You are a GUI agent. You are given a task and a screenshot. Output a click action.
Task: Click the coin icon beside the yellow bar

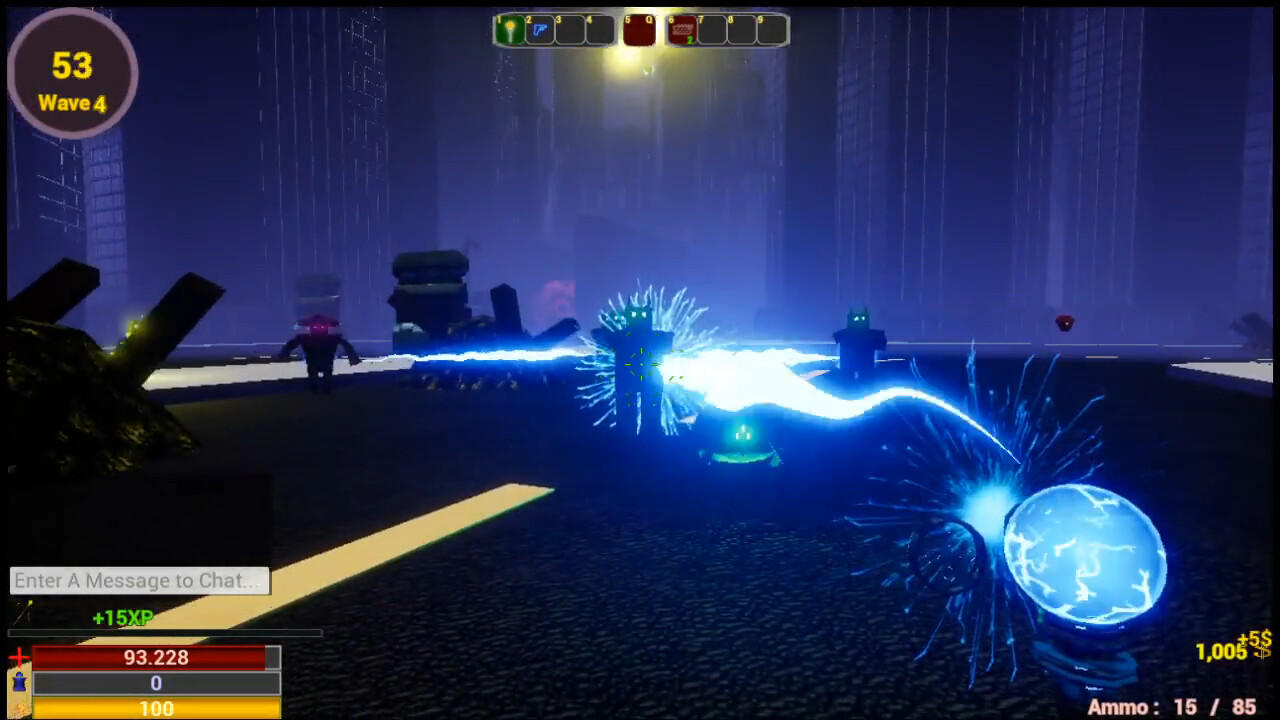click(20, 707)
